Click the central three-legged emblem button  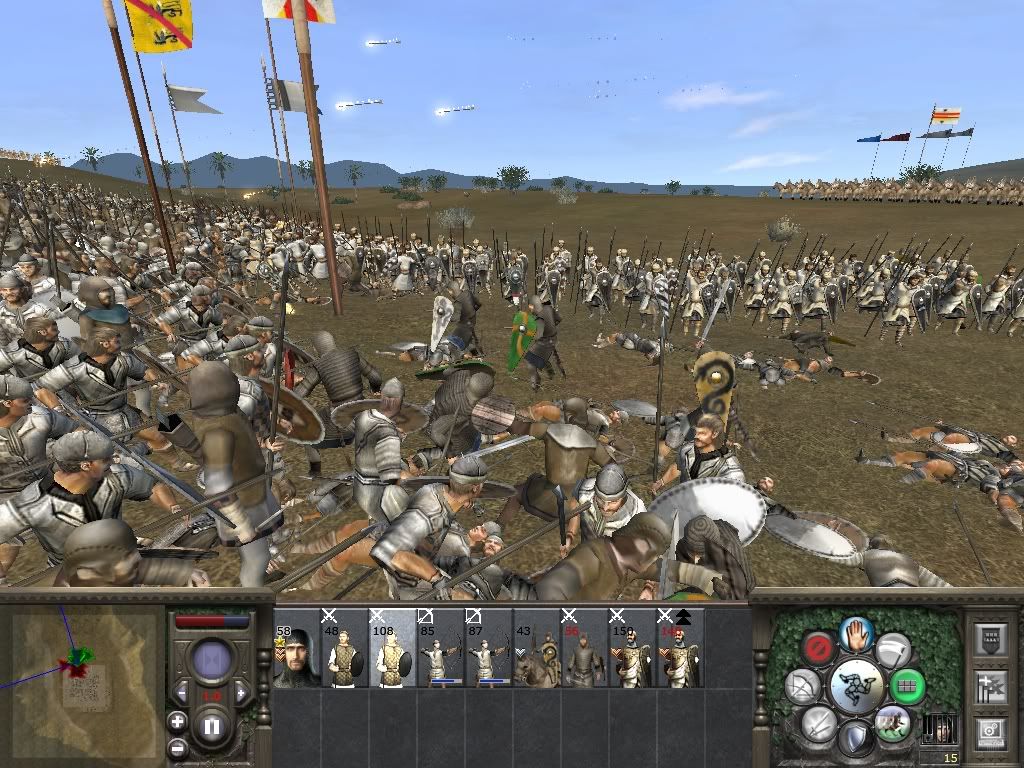856,686
